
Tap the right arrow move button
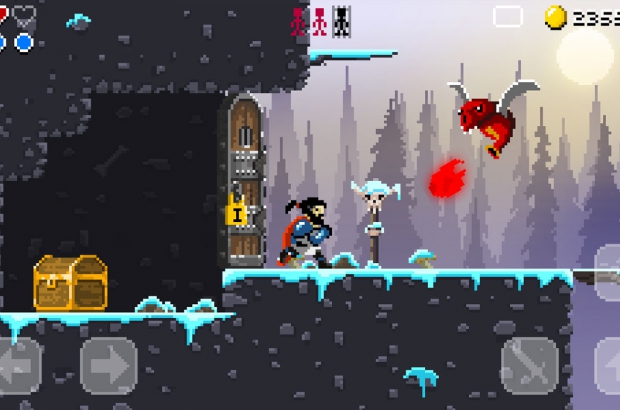tap(108, 364)
